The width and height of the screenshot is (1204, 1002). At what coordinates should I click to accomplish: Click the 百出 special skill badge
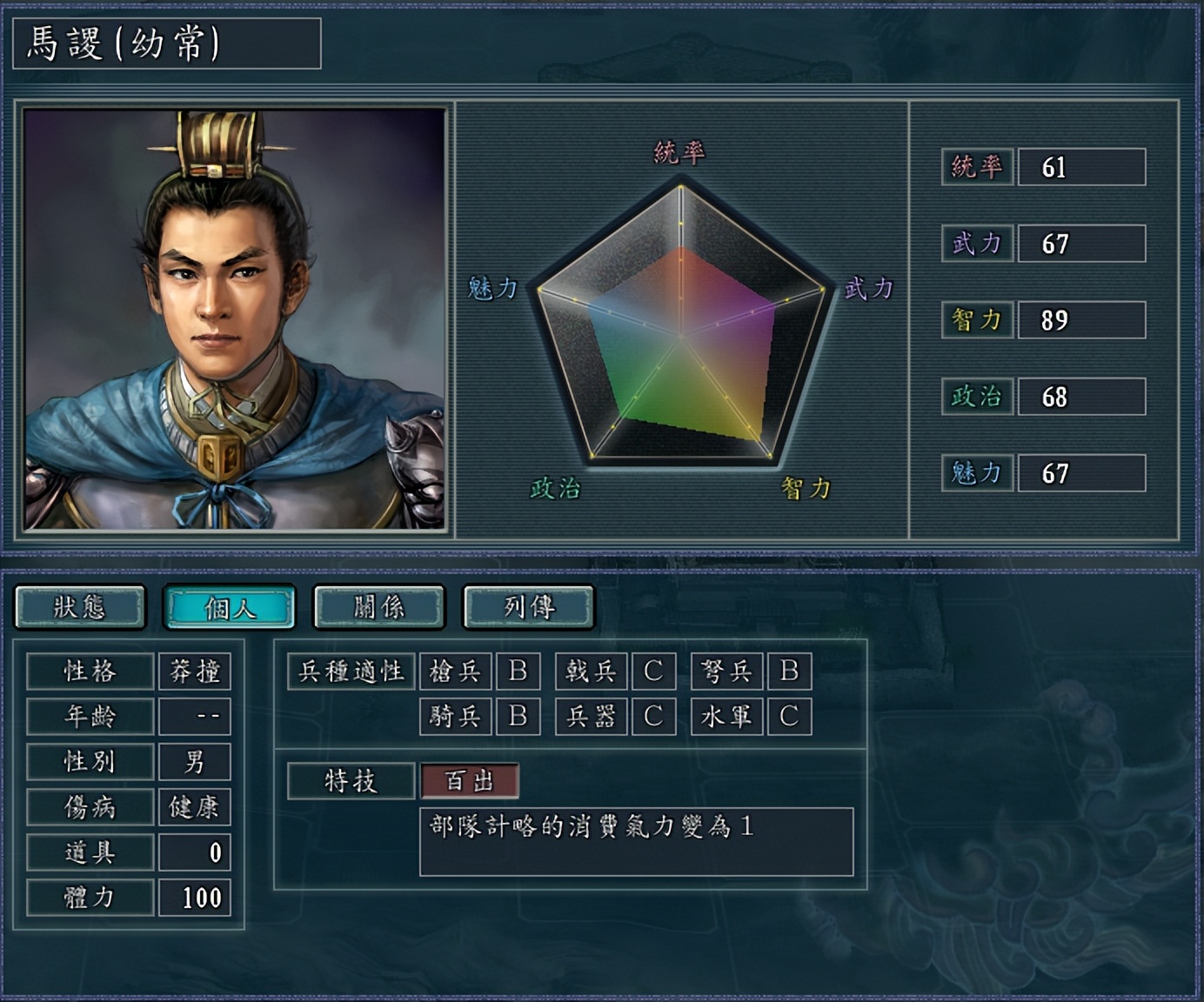[469, 780]
